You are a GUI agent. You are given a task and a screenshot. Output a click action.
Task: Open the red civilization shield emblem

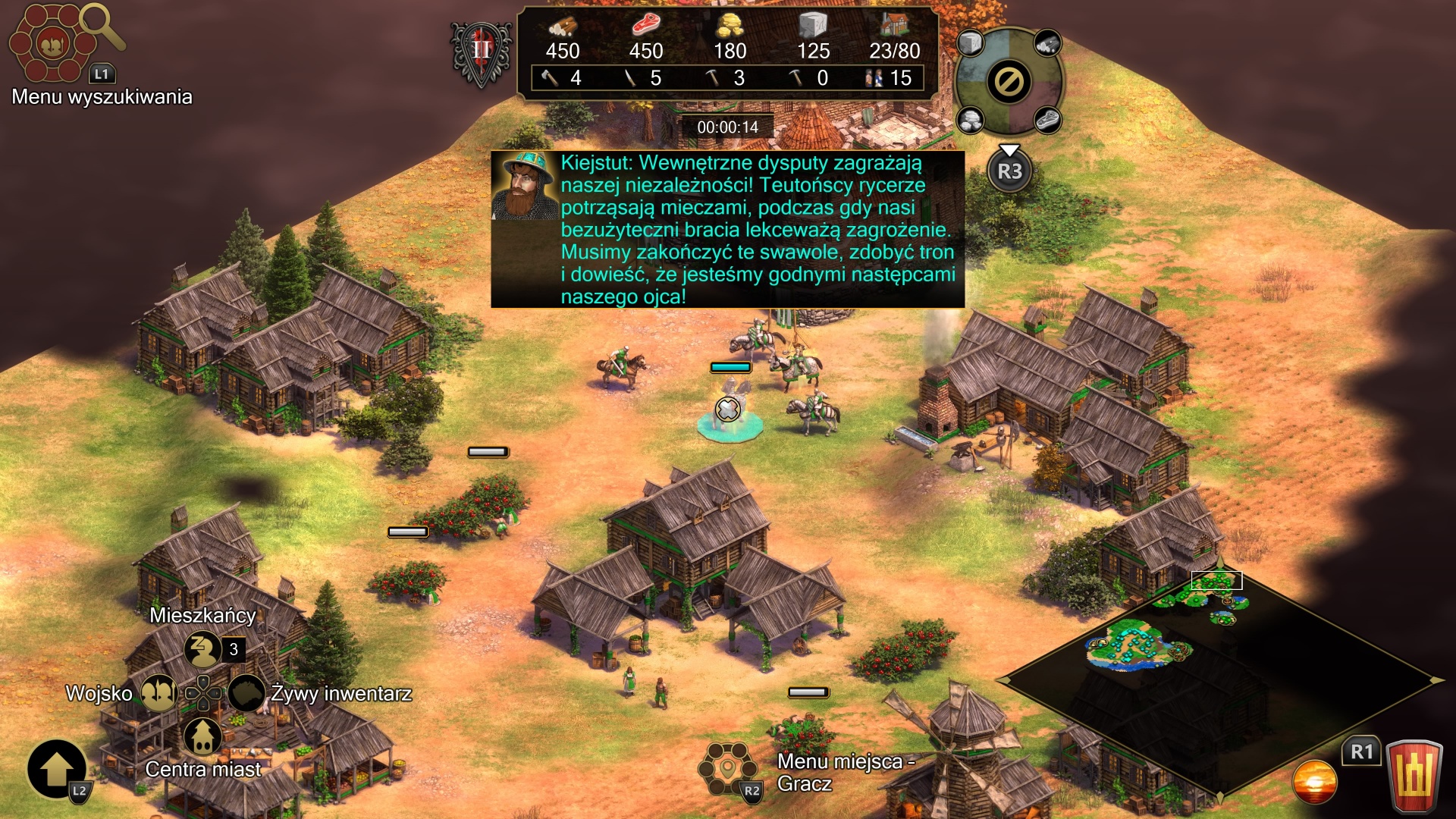(1414, 777)
